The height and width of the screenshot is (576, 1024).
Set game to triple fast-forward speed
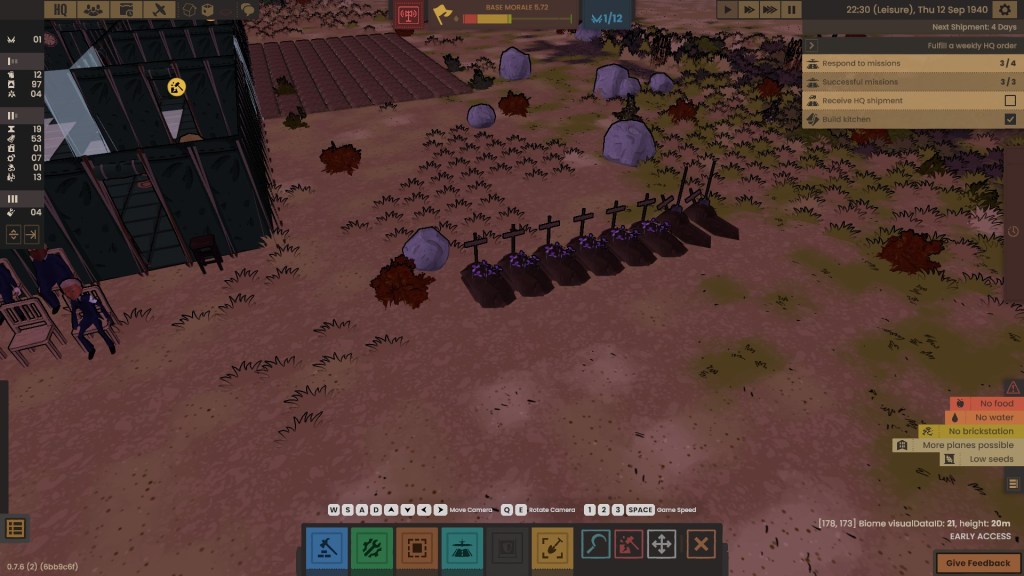click(770, 9)
